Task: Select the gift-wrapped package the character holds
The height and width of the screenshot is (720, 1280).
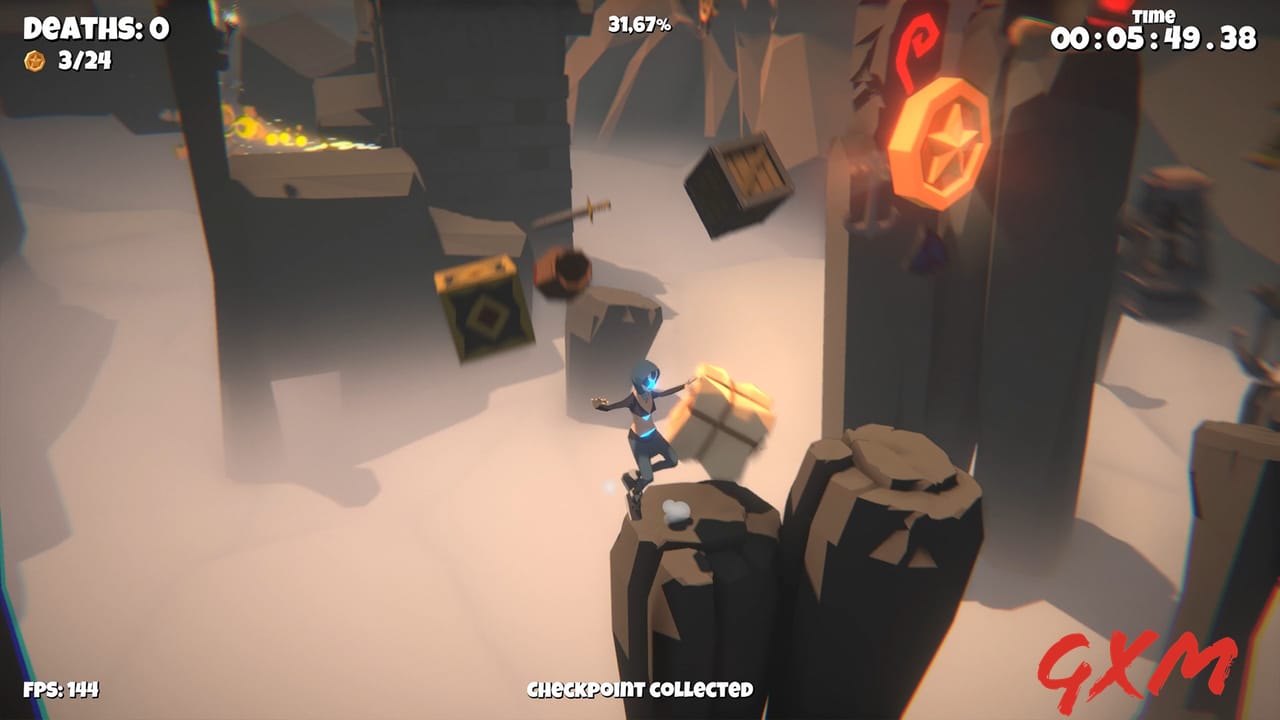Action: click(723, 411)
